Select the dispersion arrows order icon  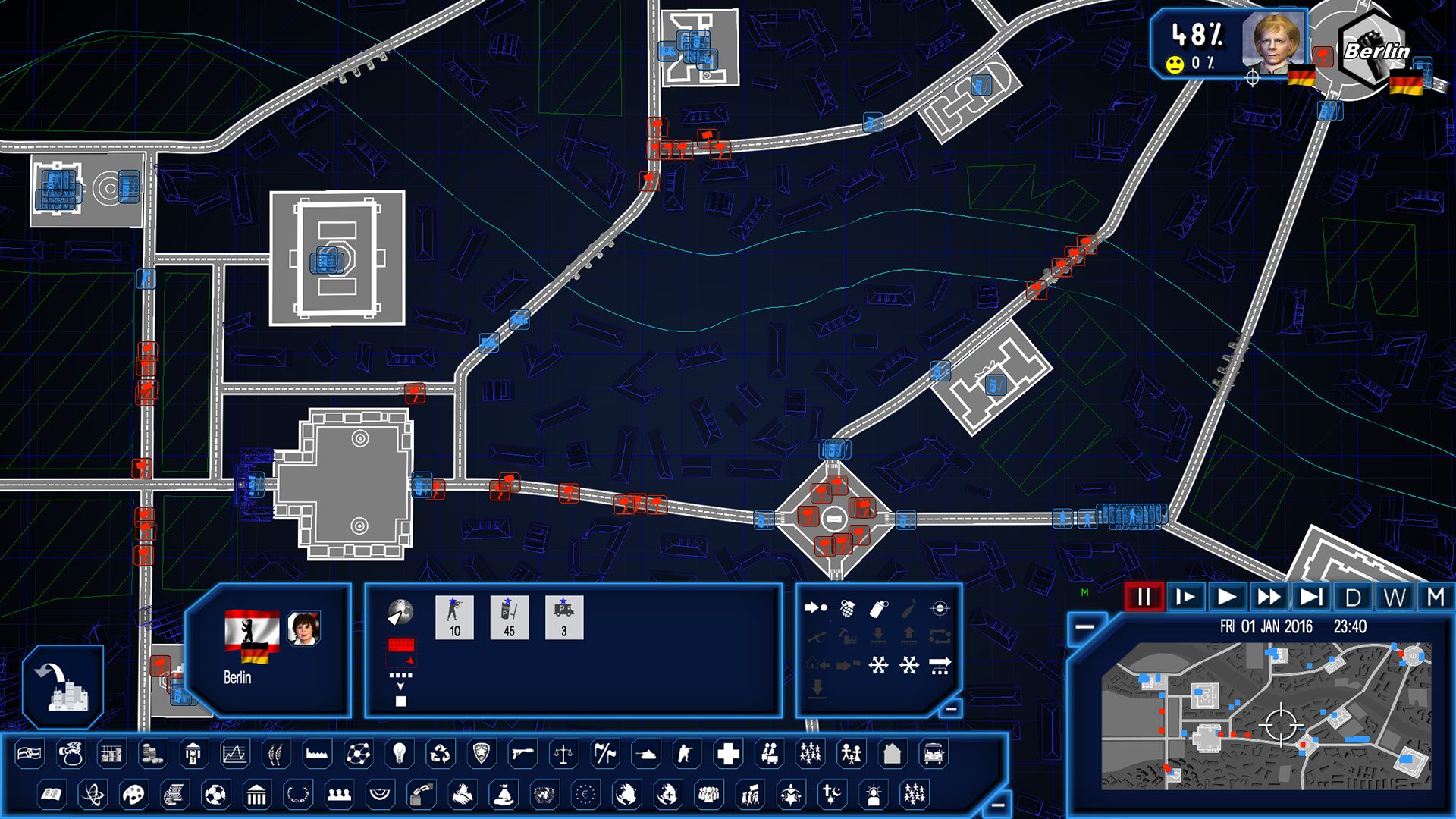tap(877, 665)
